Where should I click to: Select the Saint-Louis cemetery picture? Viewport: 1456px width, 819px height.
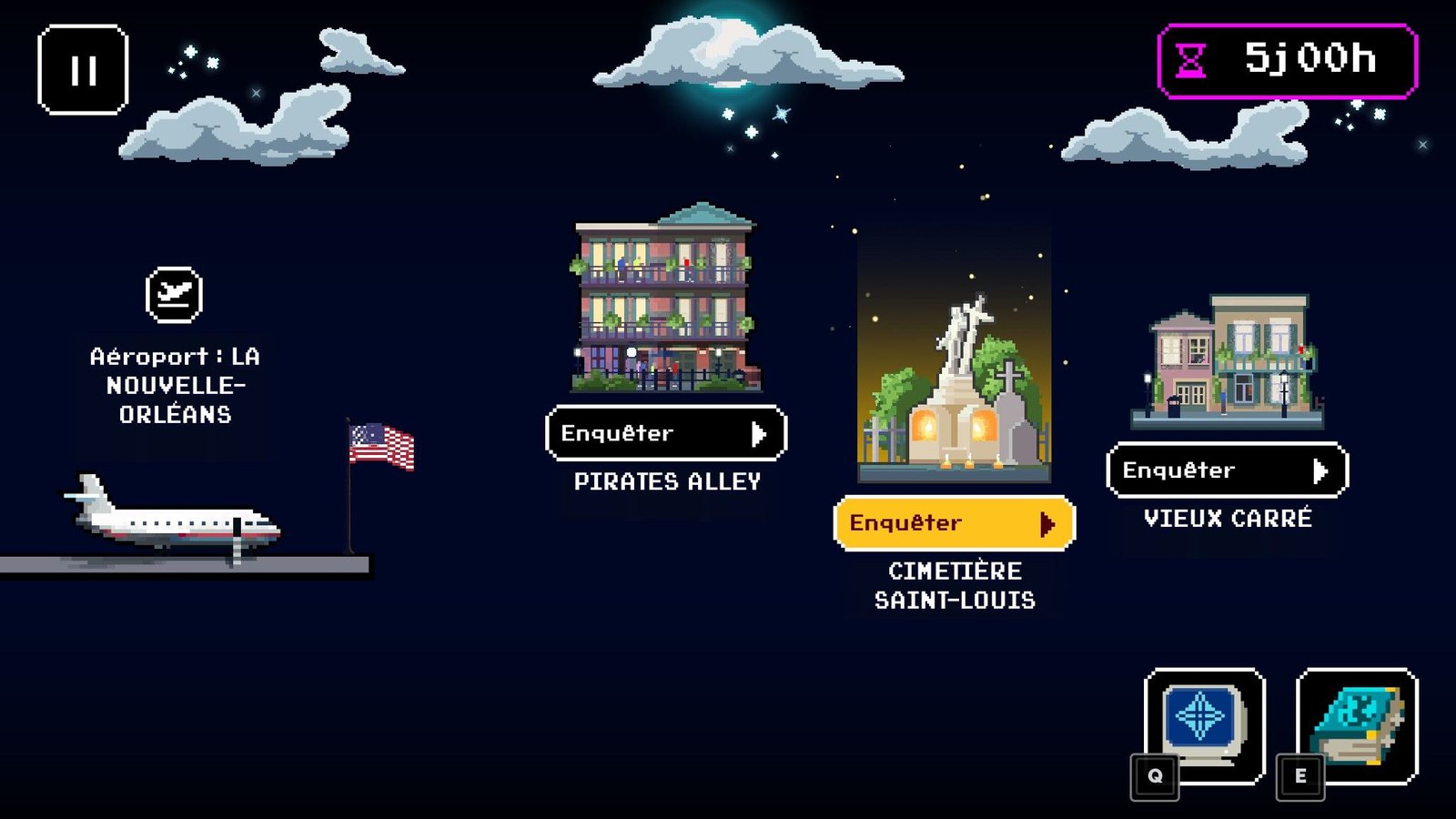[x=954, y=355]
